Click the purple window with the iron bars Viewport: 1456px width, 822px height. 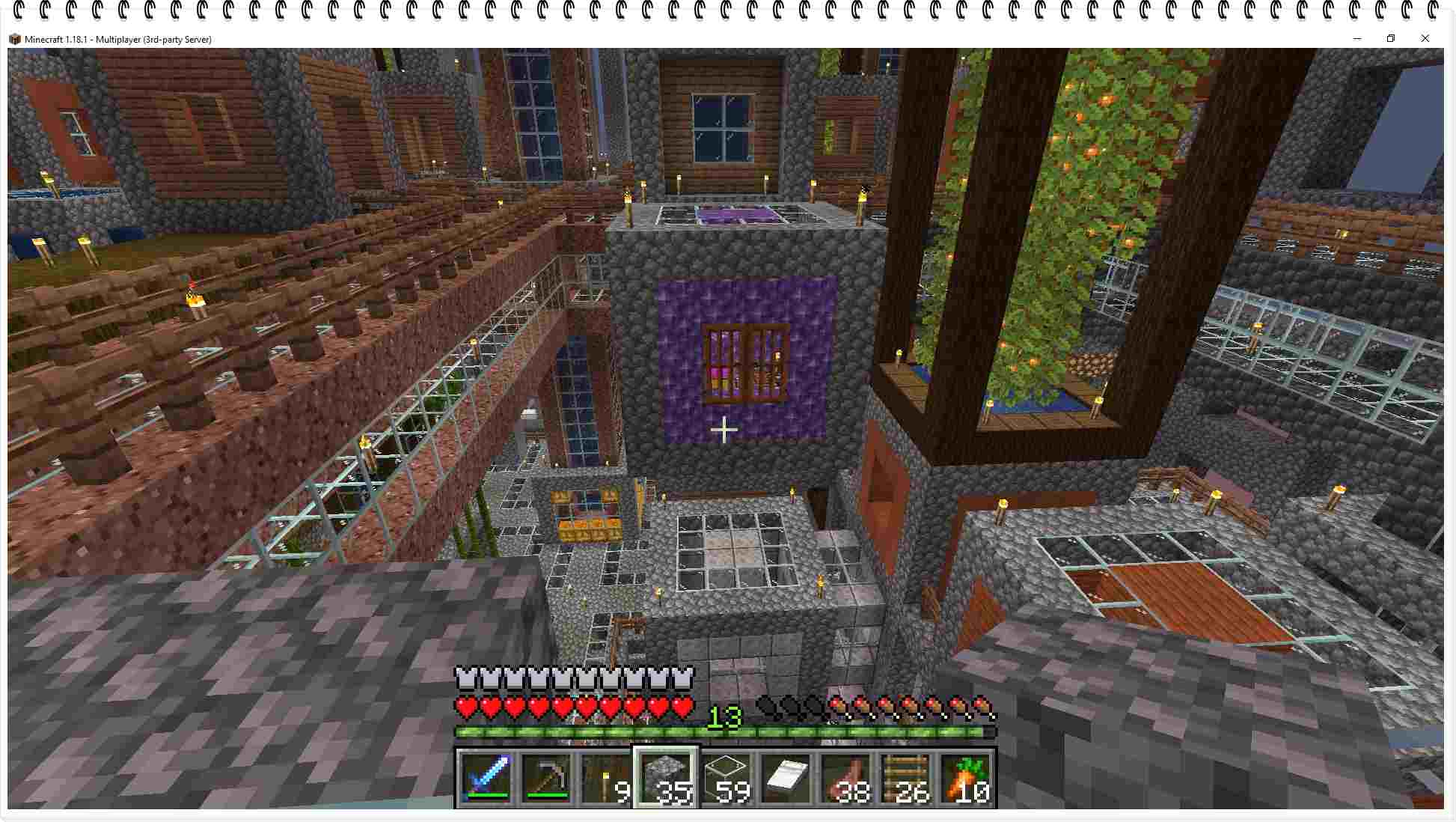click(746, 362)
